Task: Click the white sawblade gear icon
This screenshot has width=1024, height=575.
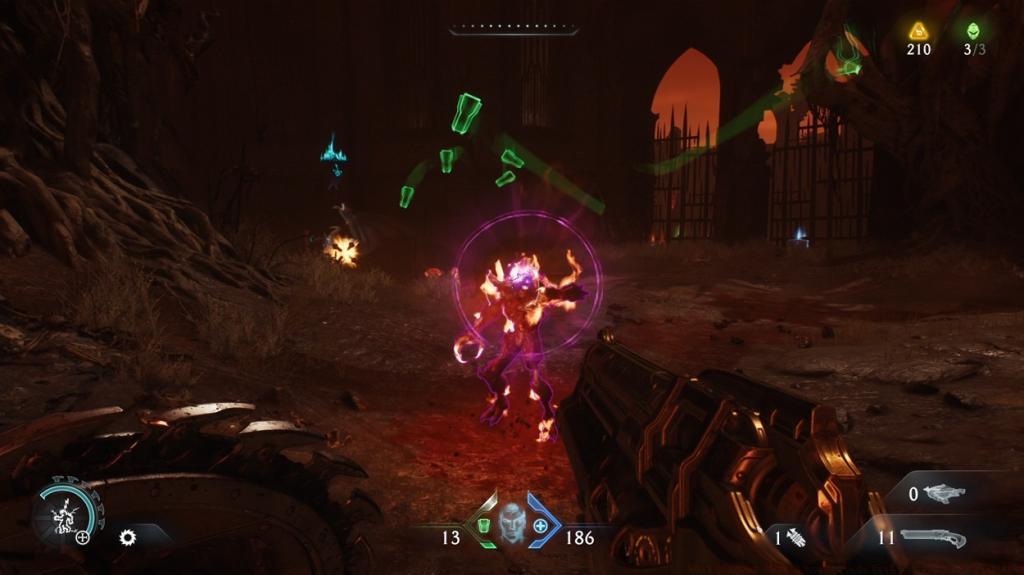Action: 127,538
